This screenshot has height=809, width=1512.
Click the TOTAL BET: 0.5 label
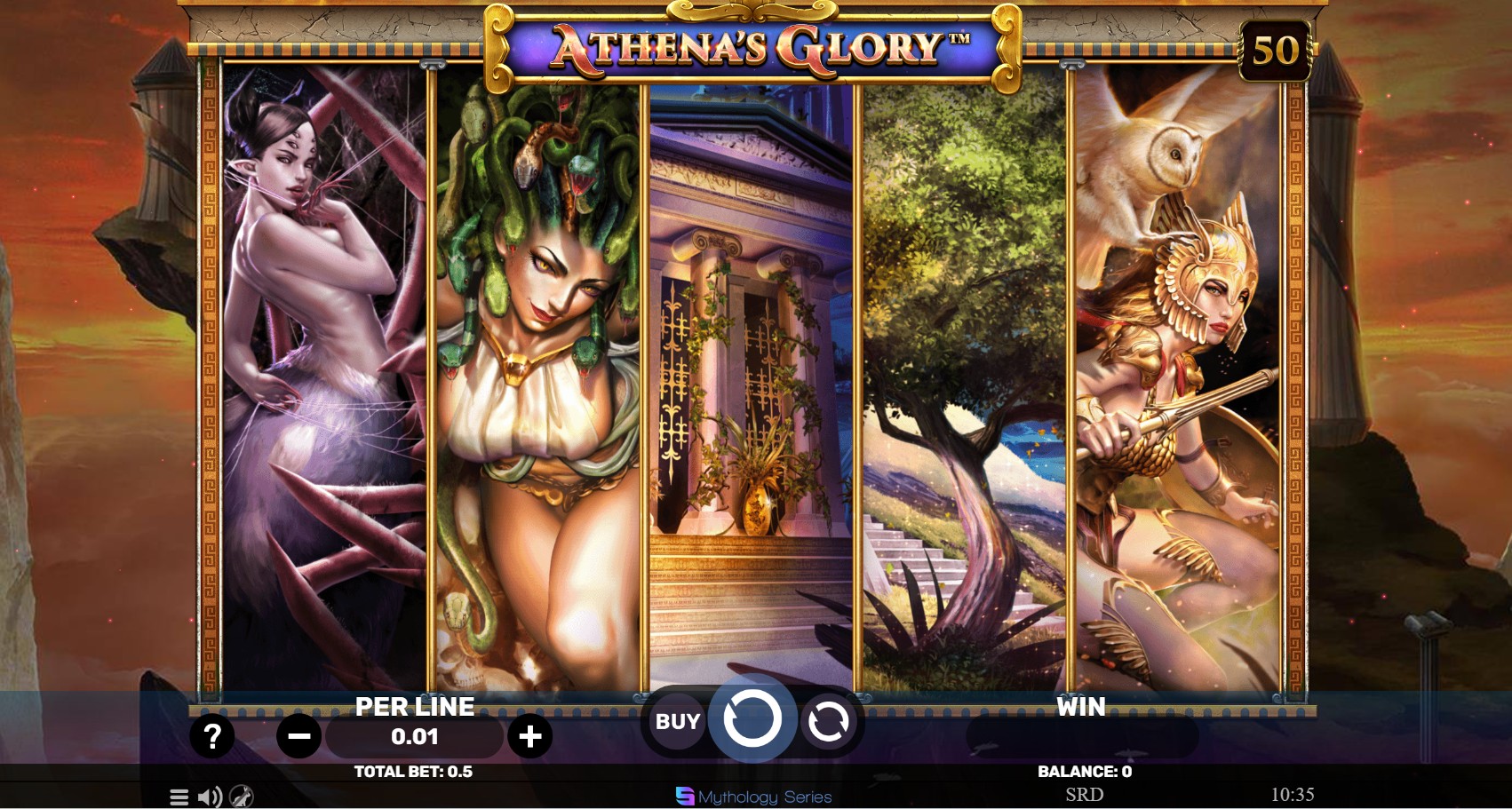tap(414, 772)
